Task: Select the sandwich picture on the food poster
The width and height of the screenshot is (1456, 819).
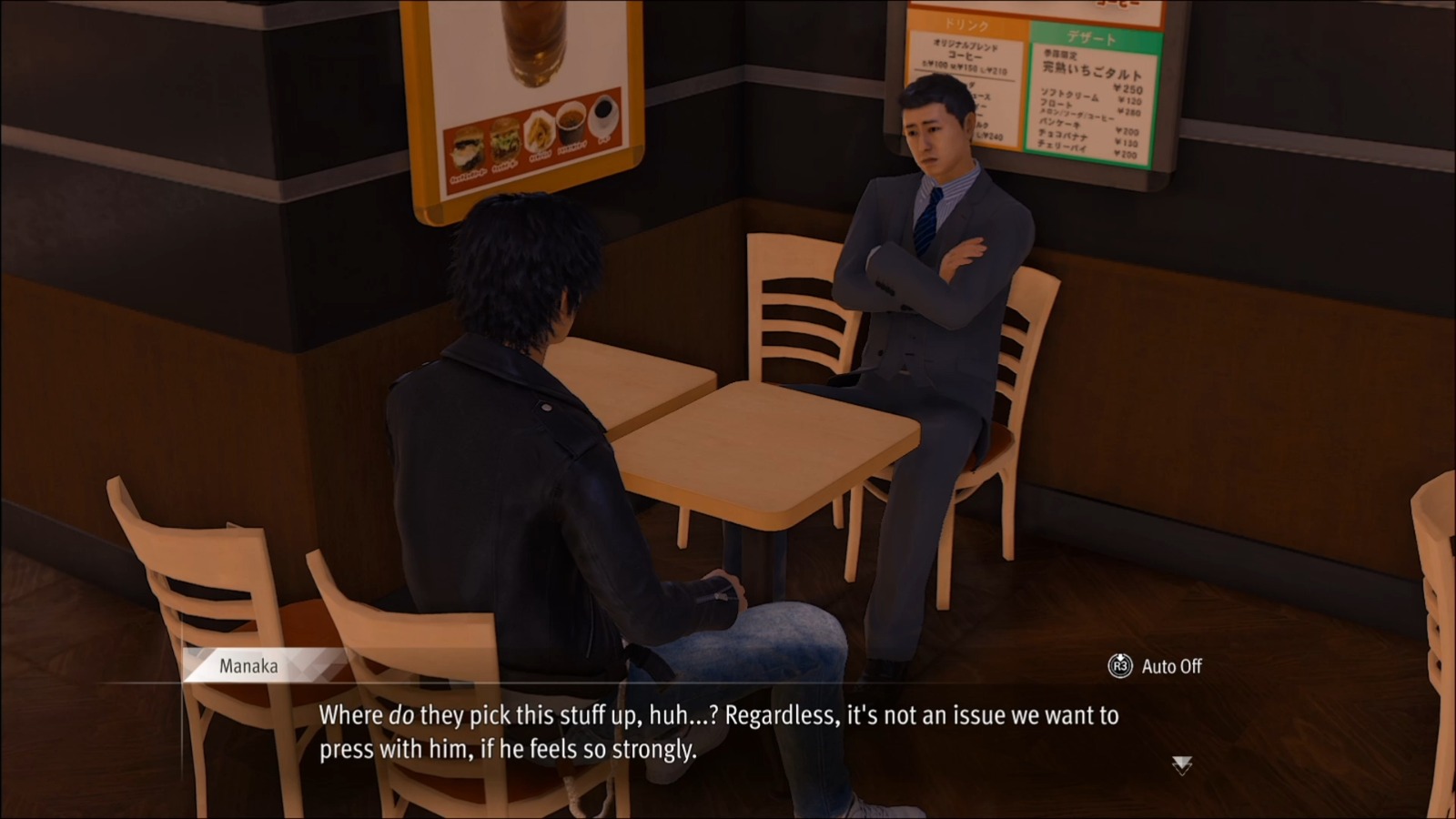Action: [x=467, y=147]
